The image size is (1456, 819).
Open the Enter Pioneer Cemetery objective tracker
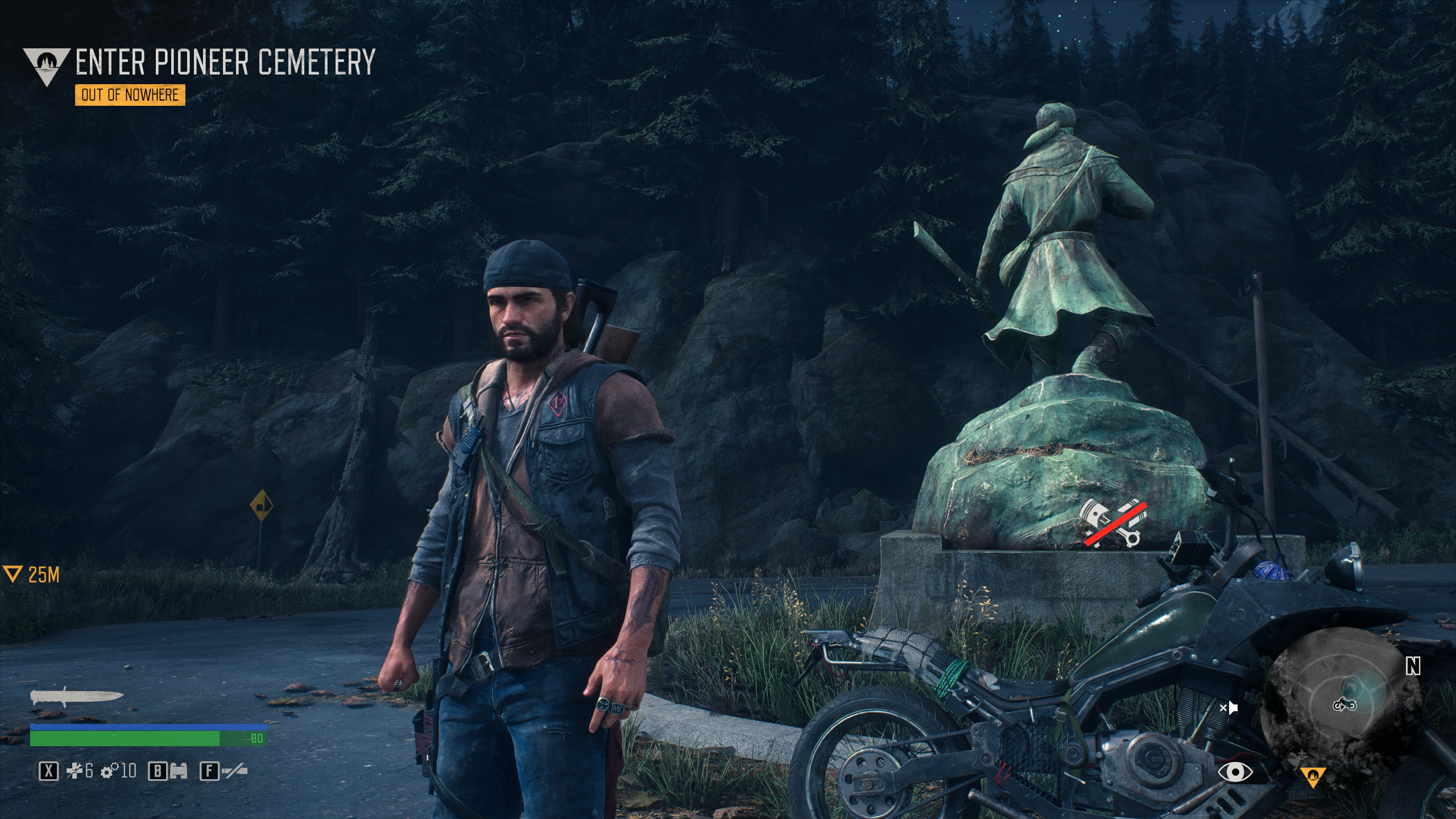point(225,61)
